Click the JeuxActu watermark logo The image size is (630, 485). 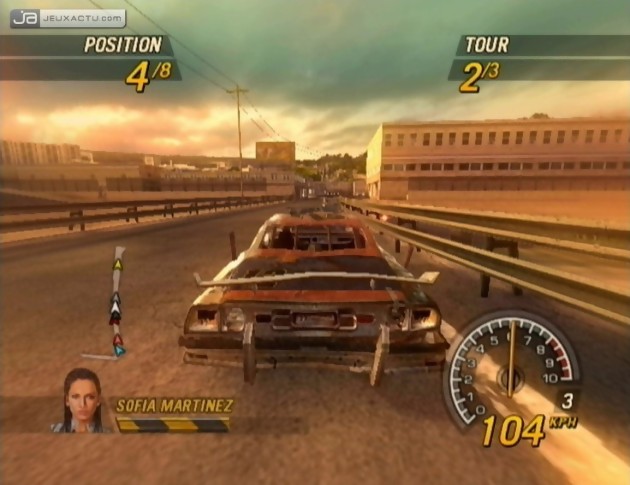click(68, 18)
